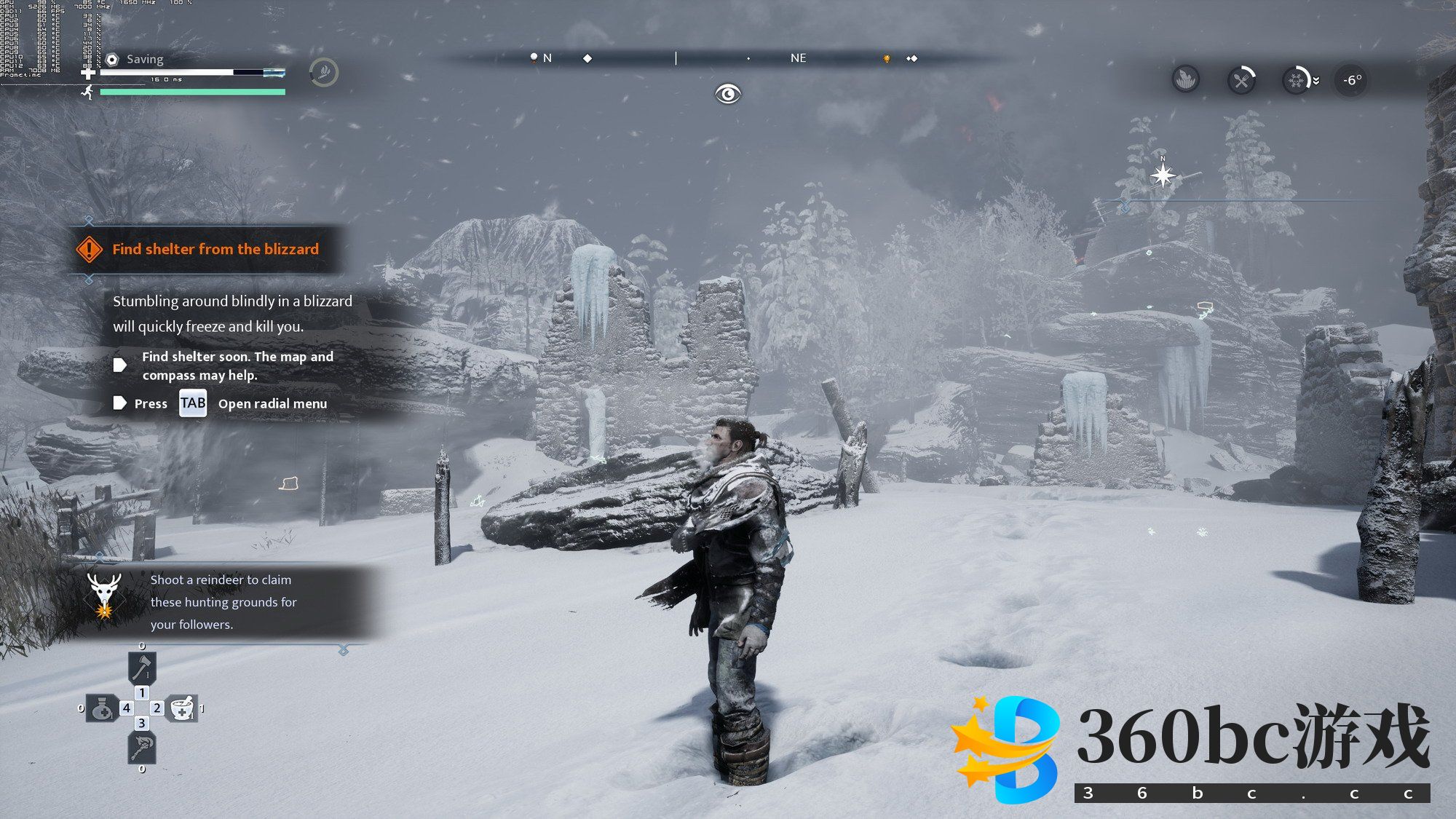Click the compass bar's NE heading
The image size is (1456, 819).
tap(798, 58)
